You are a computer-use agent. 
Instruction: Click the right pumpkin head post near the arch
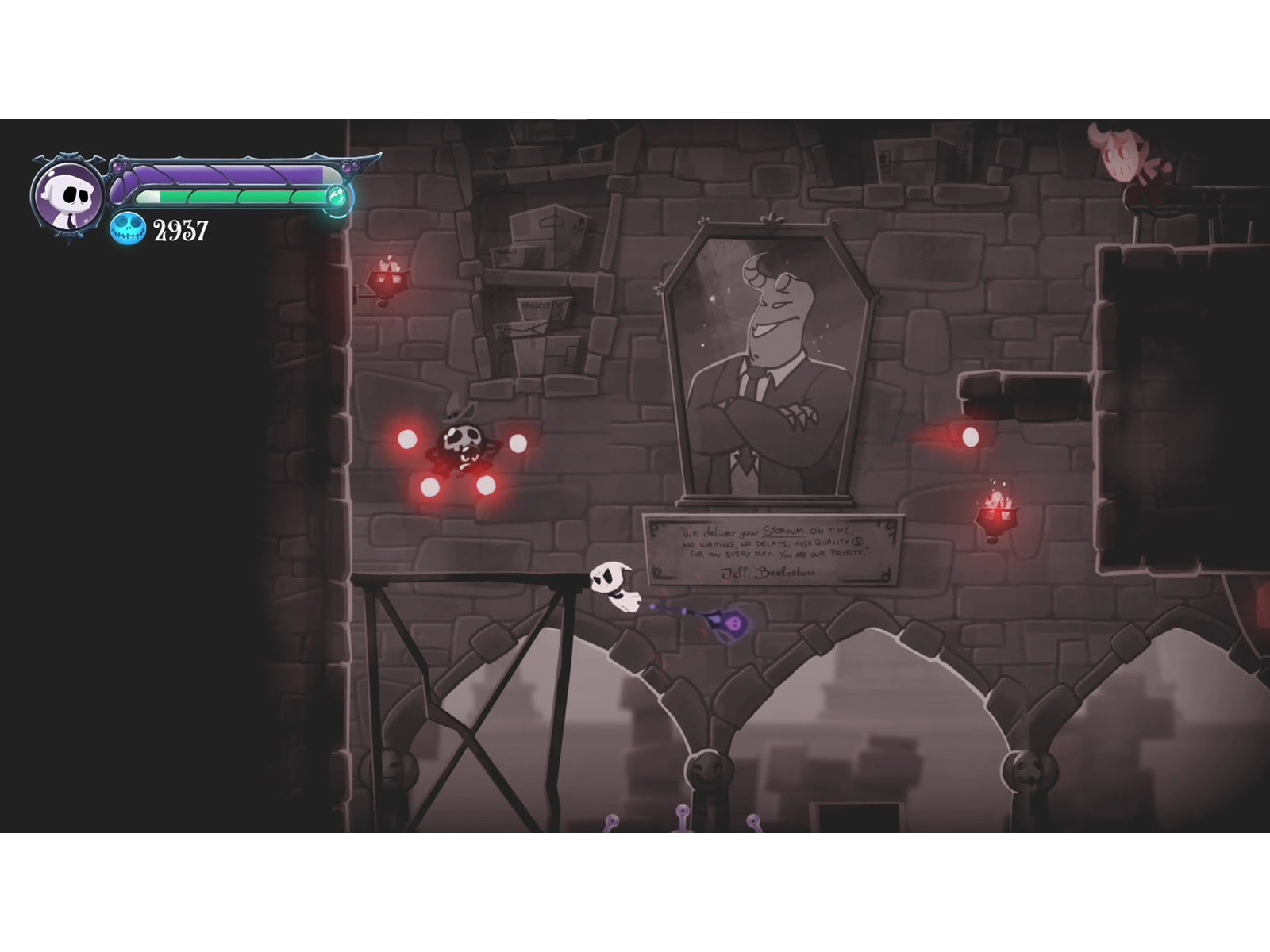(x=1029, y=770)
